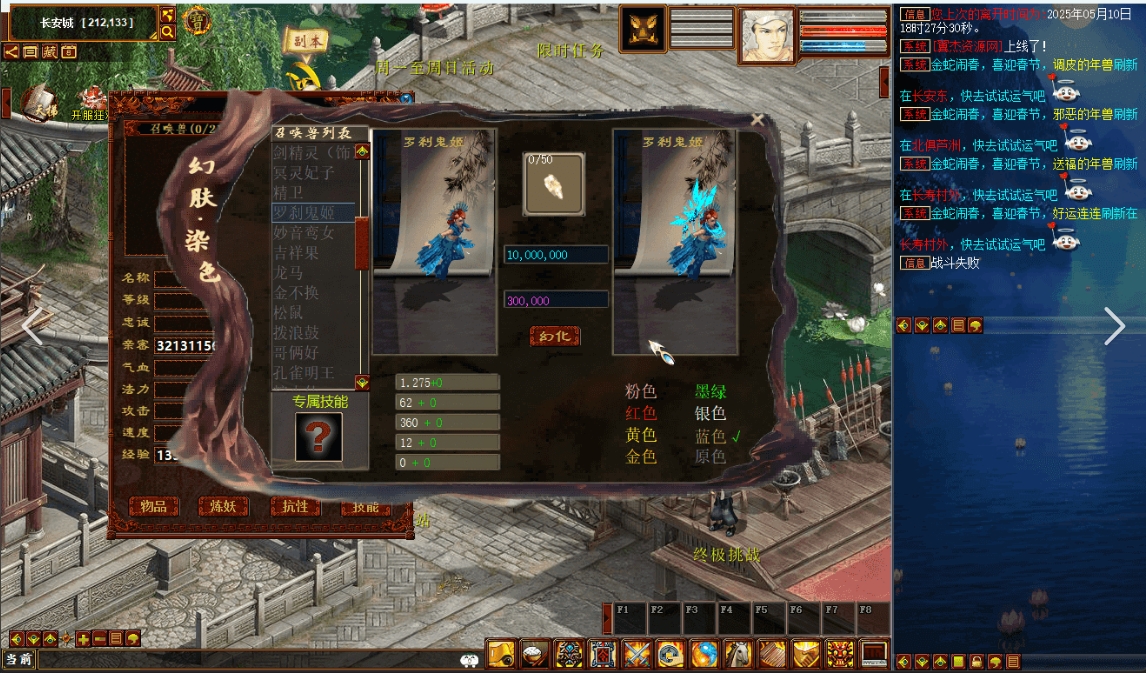Select the 红色 red dye color
The height and width of the screenshot is (673, 1146).
click(641, 413)
